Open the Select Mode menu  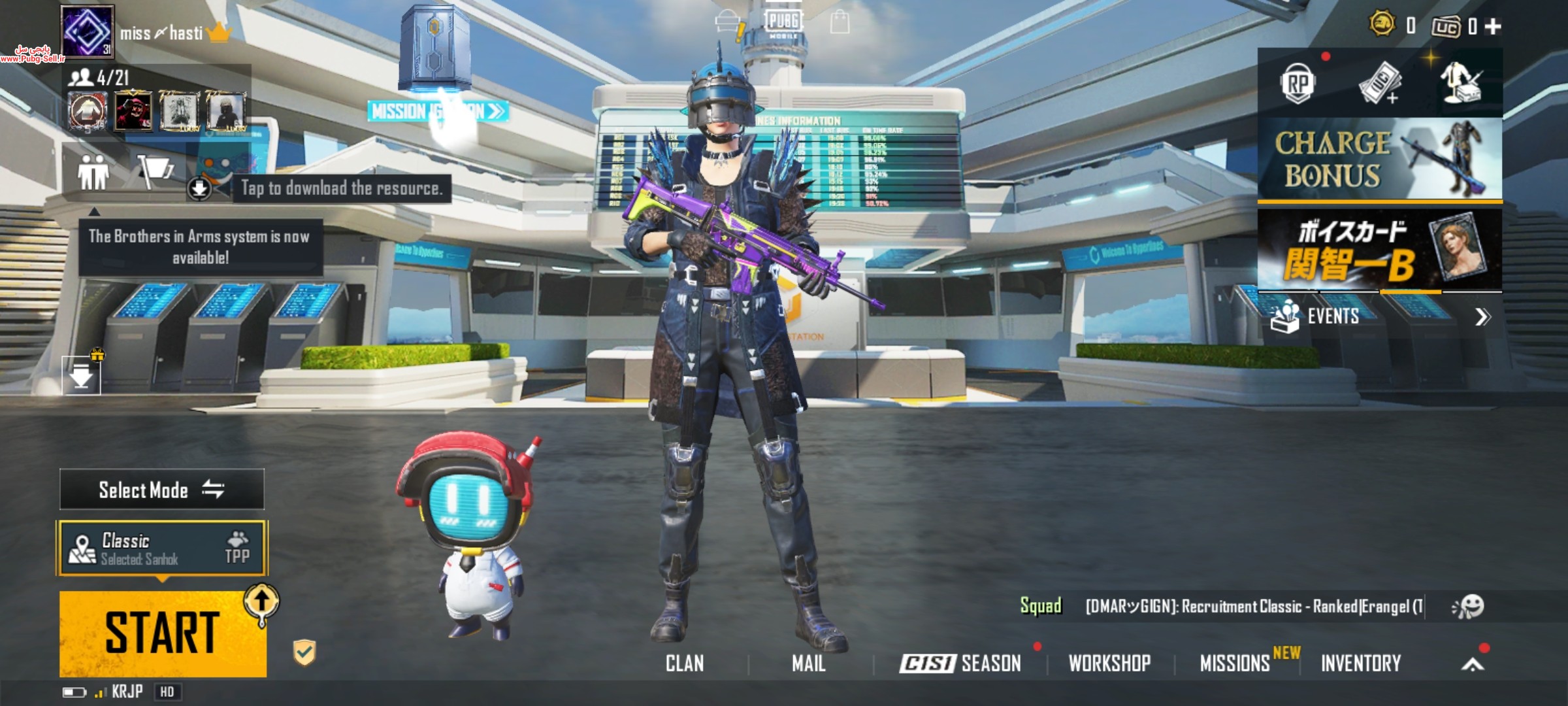point(162,490)
